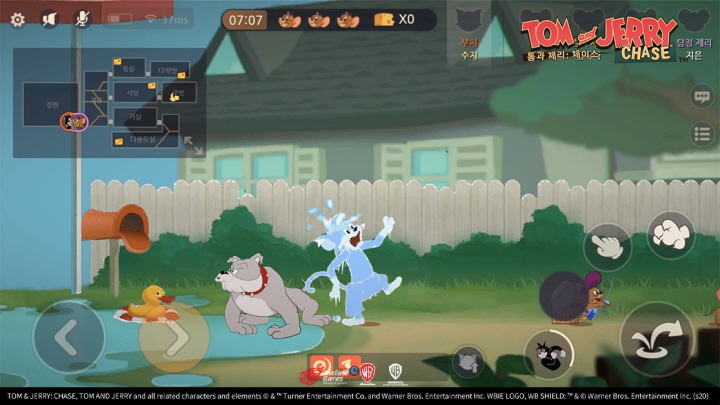Open the chat speech bubble button

pyautogui.click(x=702, y=96)
